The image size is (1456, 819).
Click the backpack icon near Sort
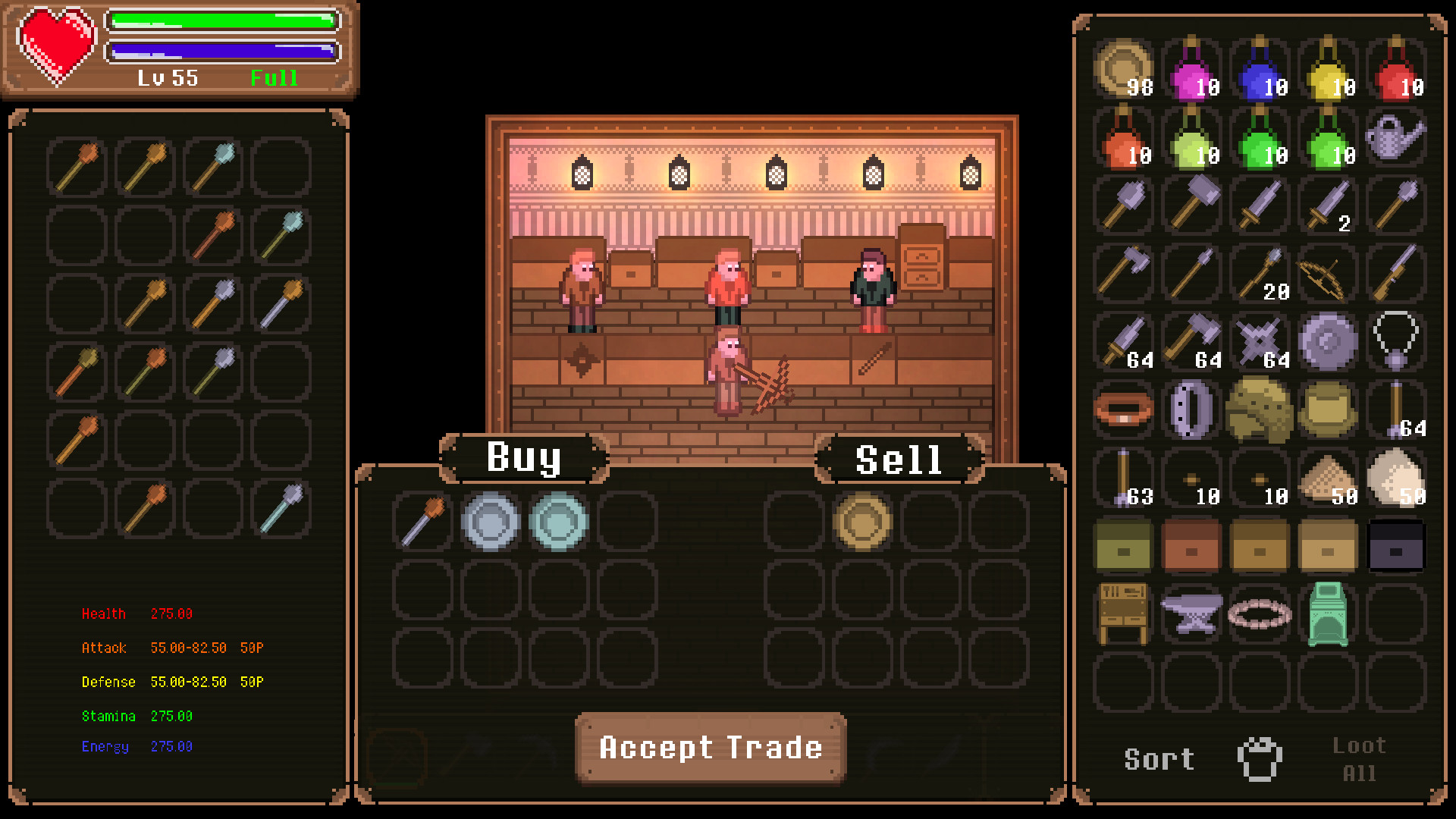coord(1259,758)
